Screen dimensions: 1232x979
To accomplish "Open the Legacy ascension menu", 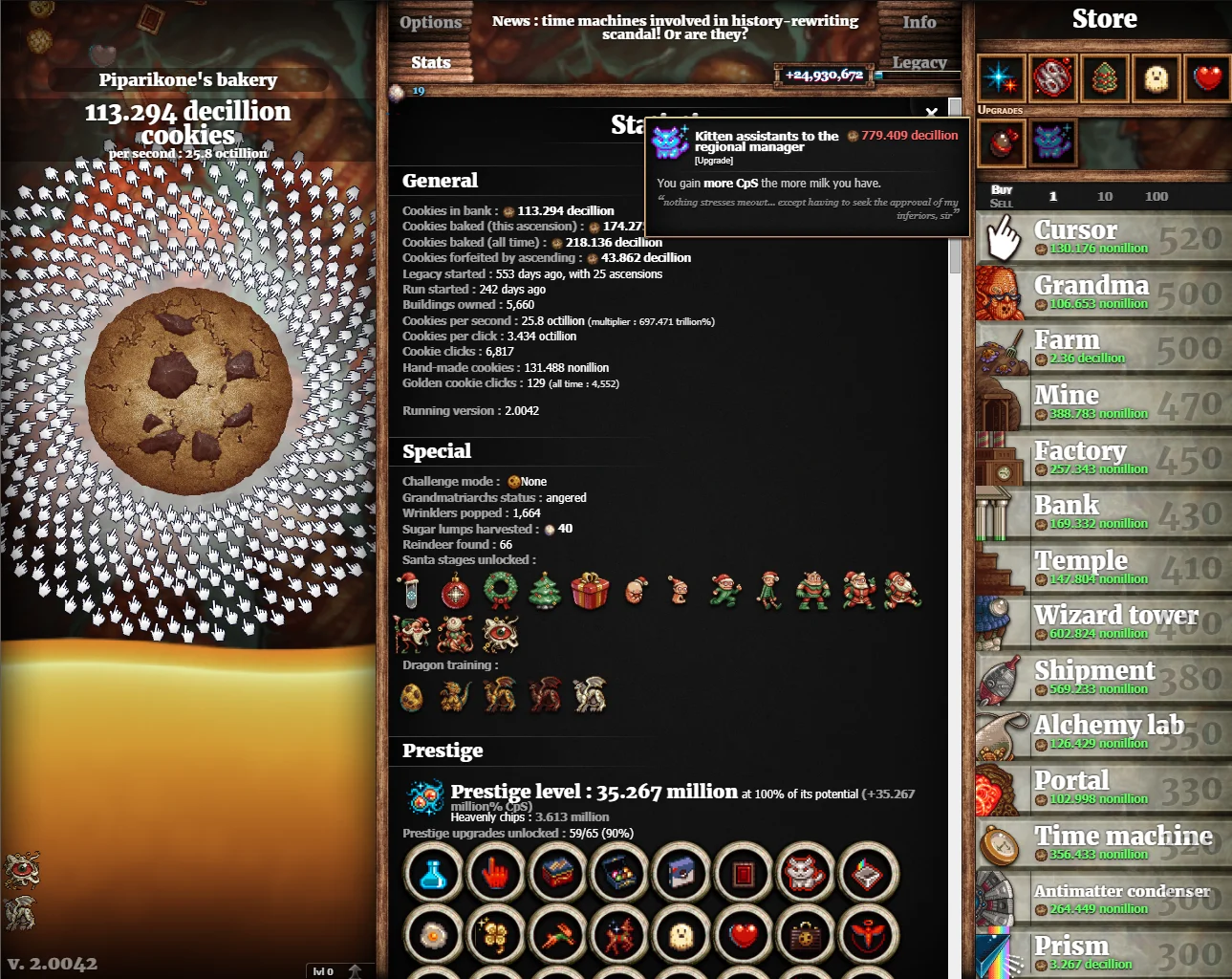I will (919, 63).
